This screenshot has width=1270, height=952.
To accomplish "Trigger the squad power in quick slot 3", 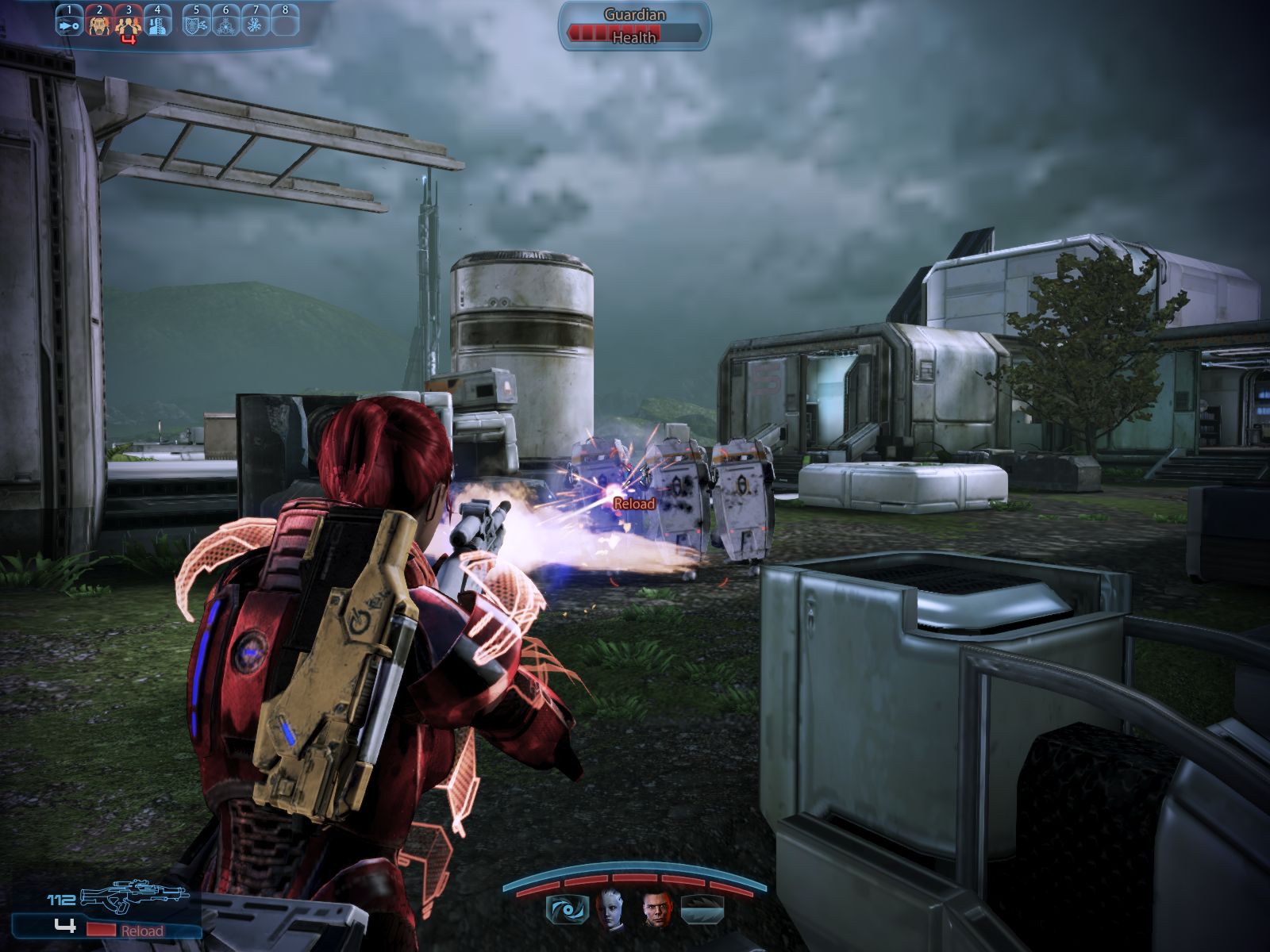I will 128,25.
